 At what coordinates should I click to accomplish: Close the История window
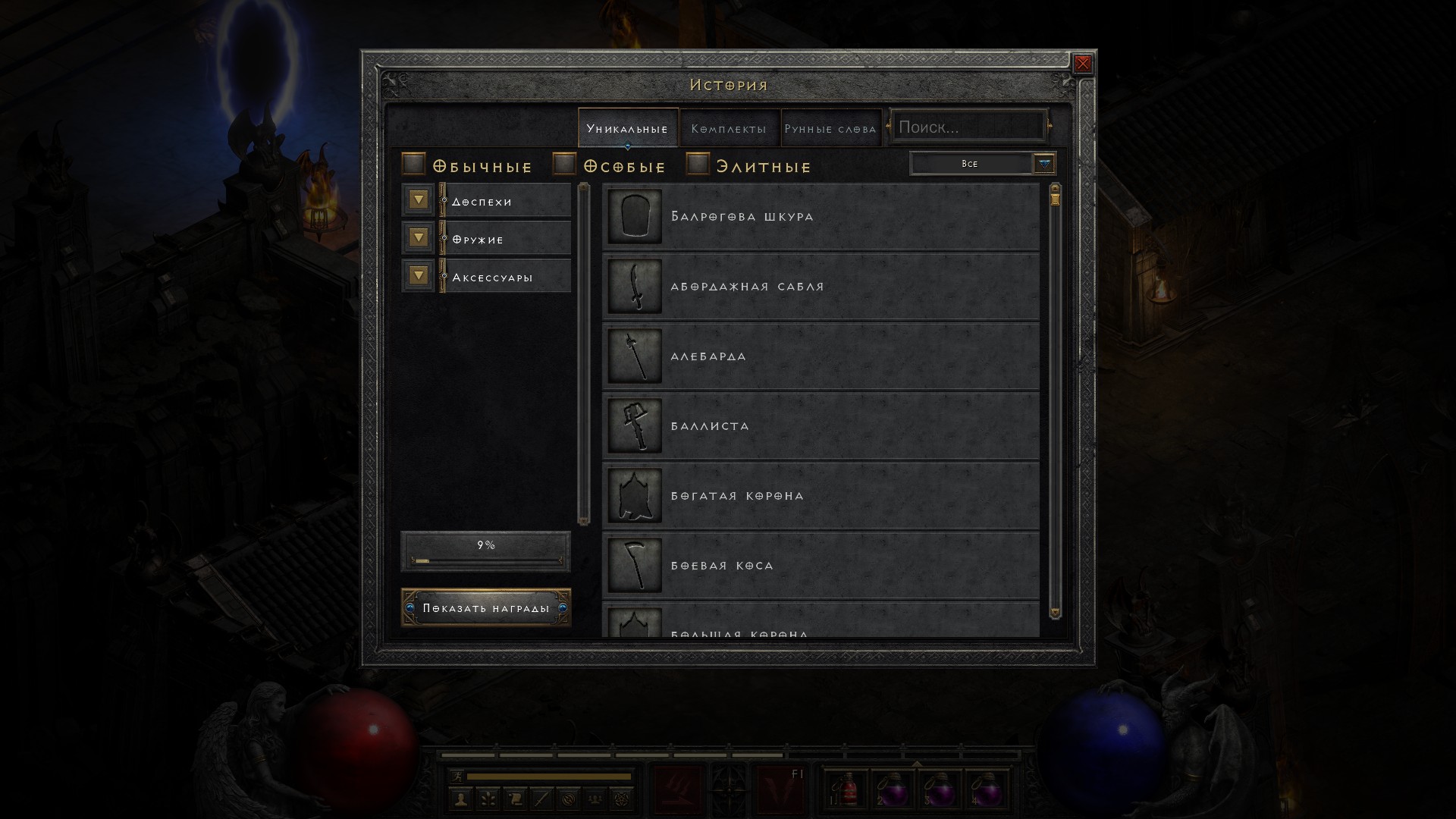tap(1083, 64)
